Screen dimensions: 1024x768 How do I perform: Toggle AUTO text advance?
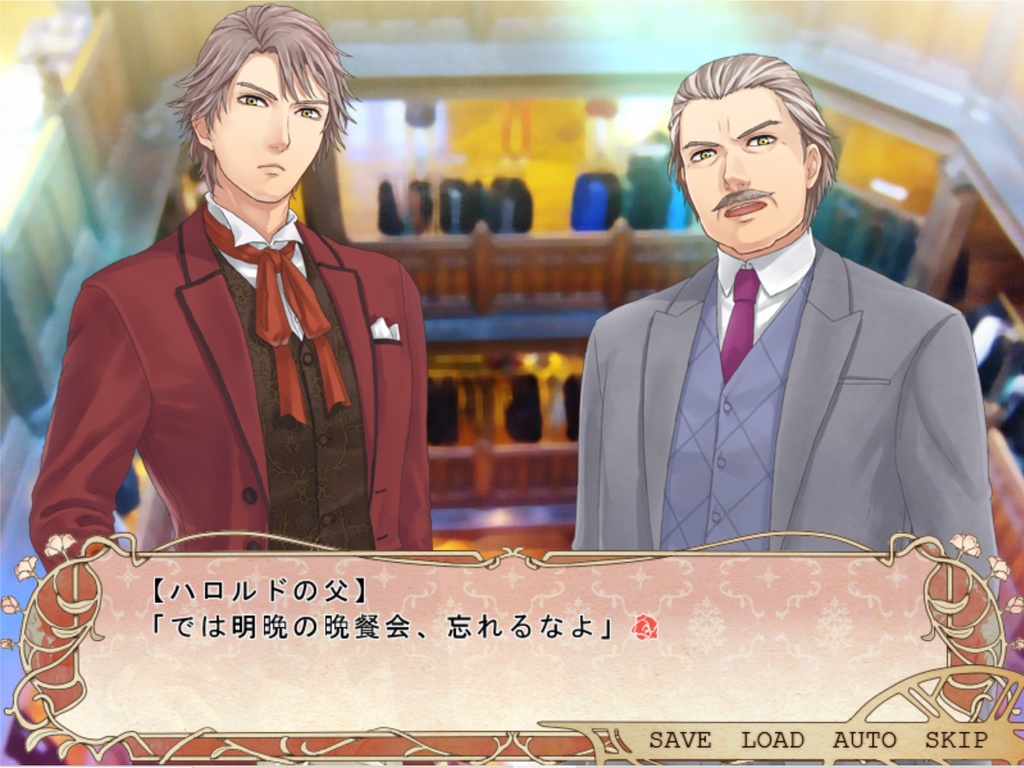pos(864,740)
